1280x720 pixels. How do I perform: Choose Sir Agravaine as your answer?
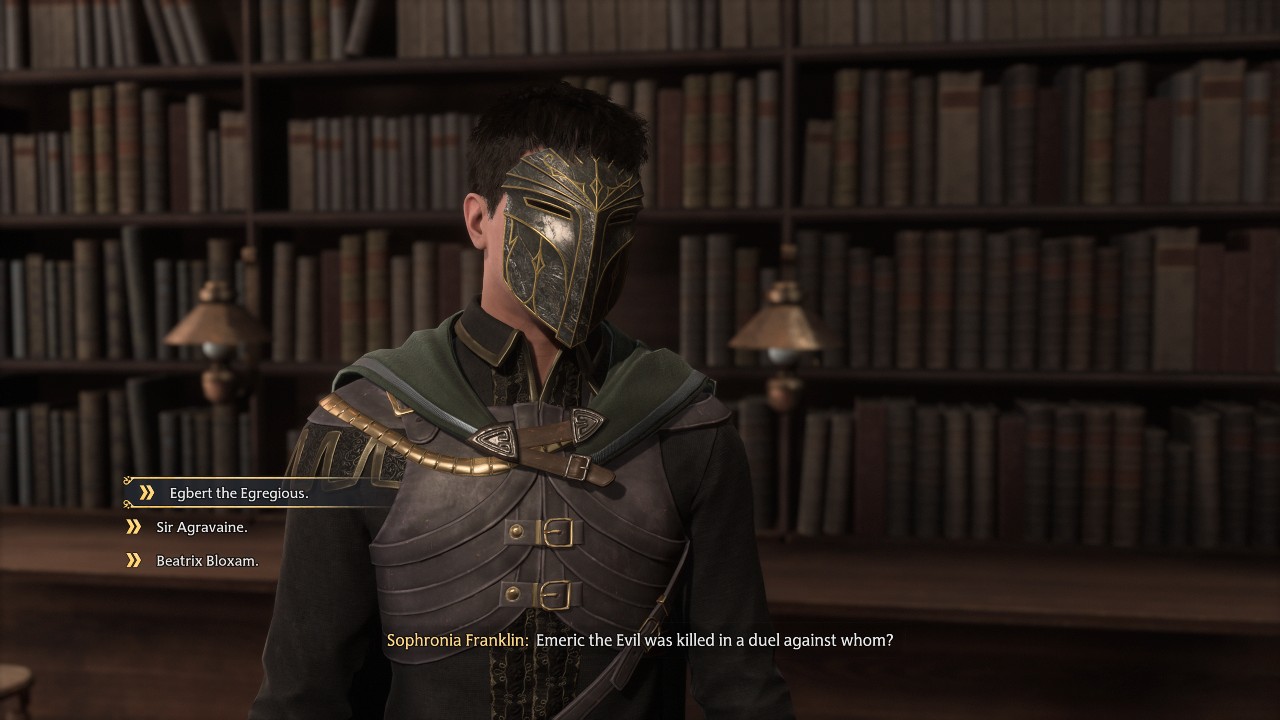click(x=203, y=526)
